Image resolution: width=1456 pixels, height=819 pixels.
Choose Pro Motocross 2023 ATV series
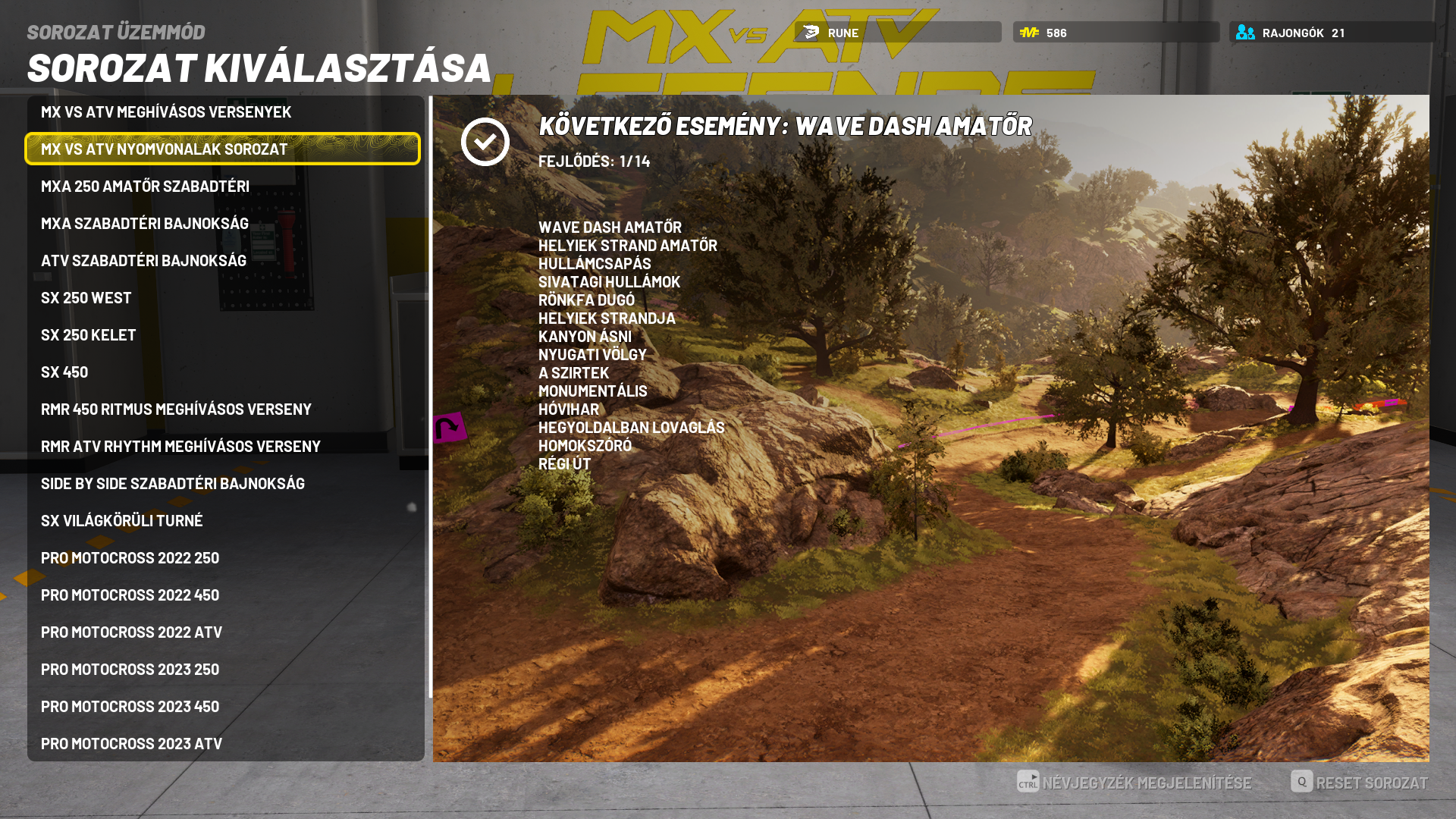[131, 744]
